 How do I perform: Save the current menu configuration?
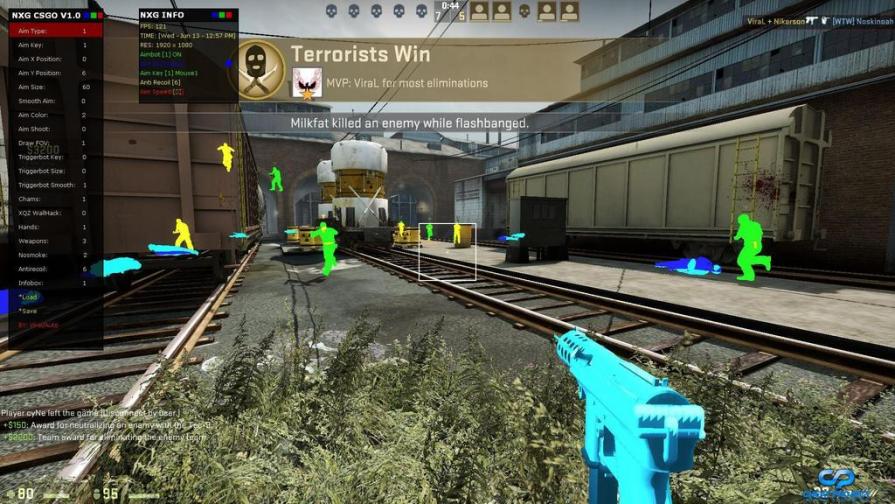pyautogui.click(x=30, y=311)
